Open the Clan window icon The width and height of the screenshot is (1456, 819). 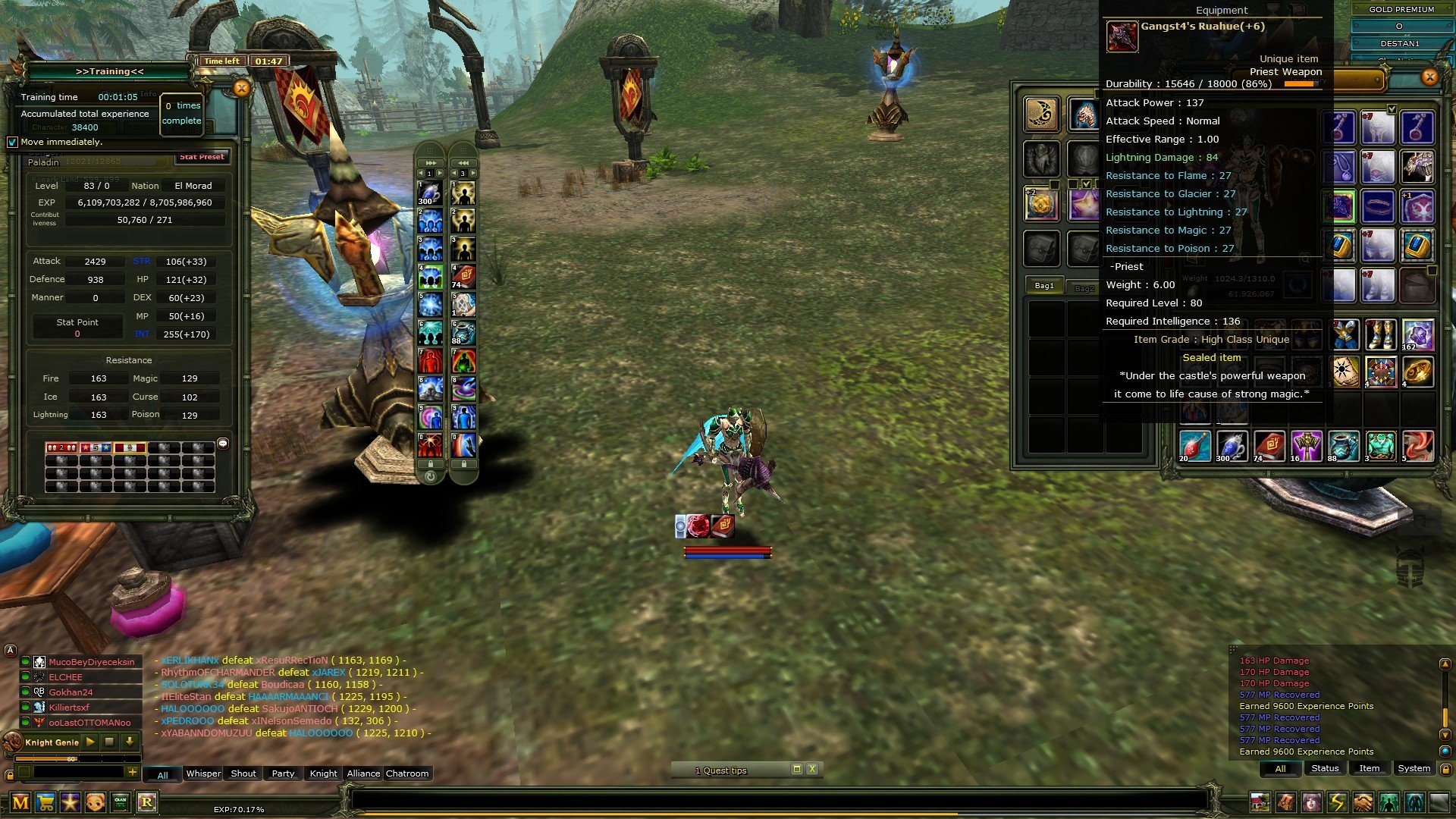[x=120, y=802]
